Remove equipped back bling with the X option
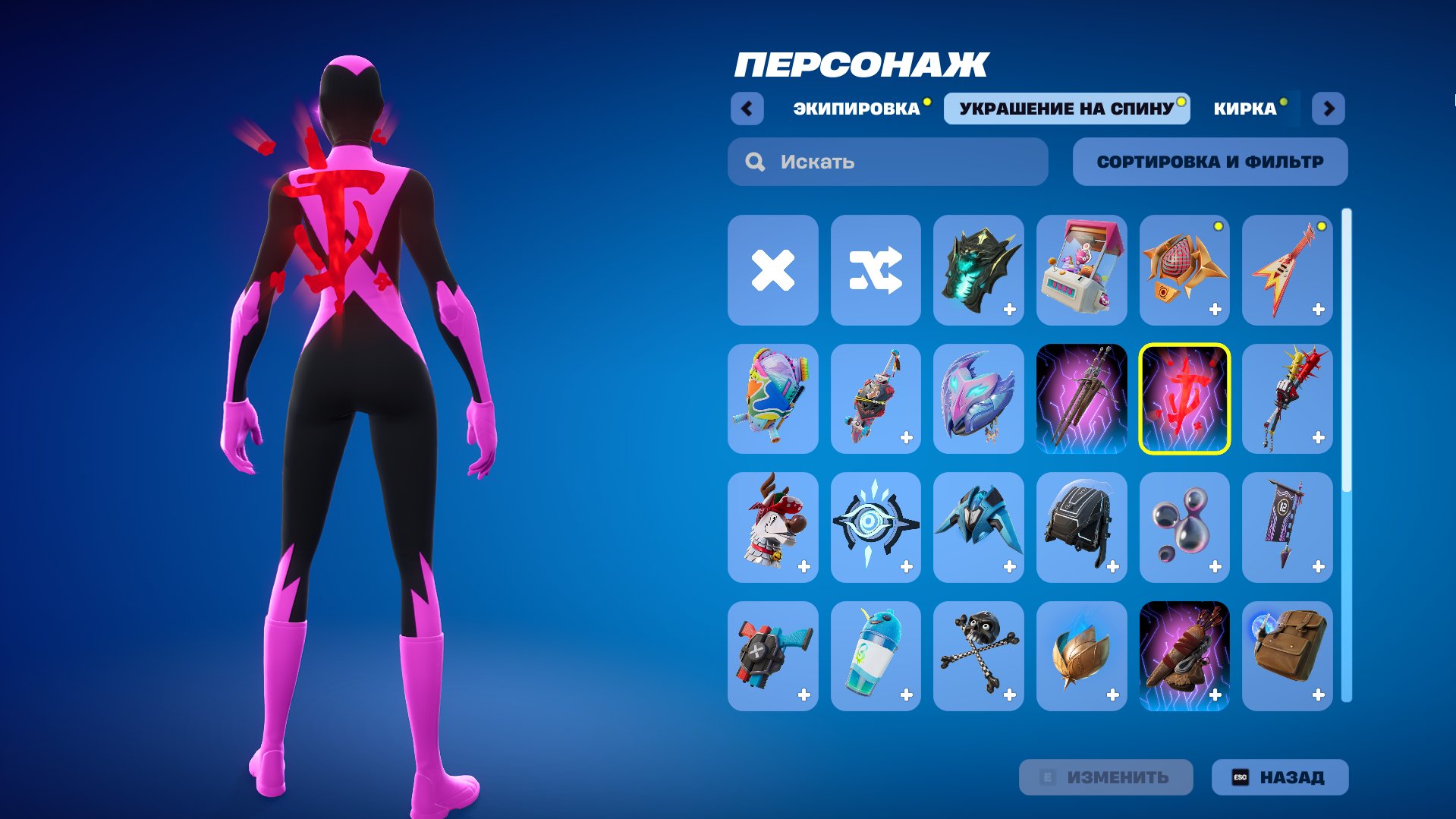The height and width of the screenshot is (819, 1456). tap(772, 271)
